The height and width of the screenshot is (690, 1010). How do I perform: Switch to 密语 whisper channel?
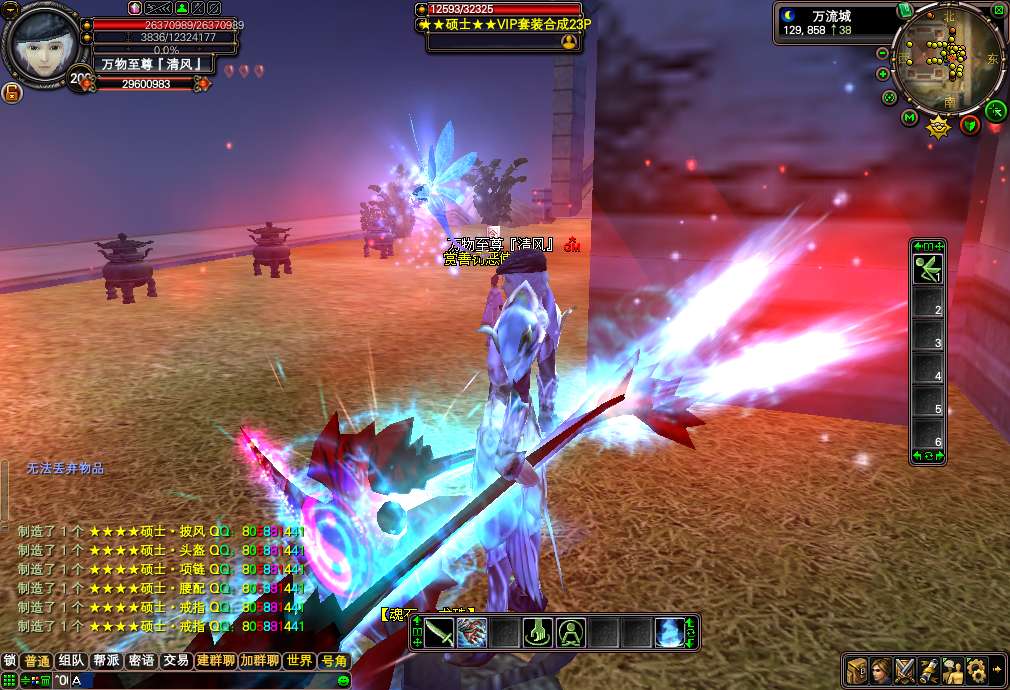(141, 661)
